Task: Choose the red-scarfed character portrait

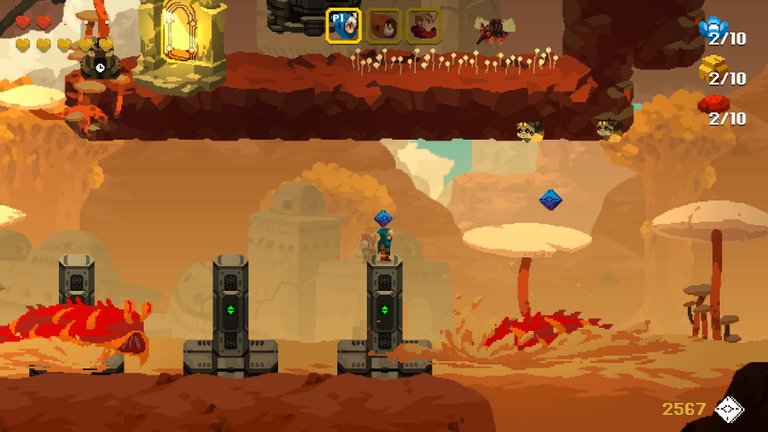Action: [423, 26]
